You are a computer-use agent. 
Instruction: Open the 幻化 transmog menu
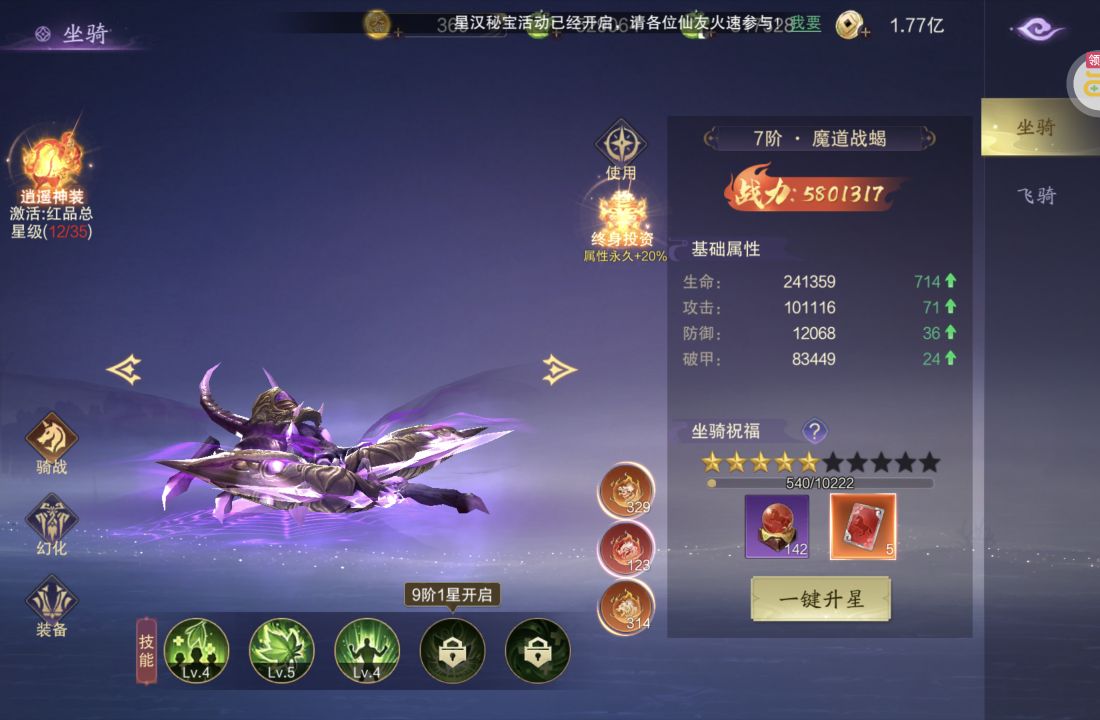tap(51, 522)
